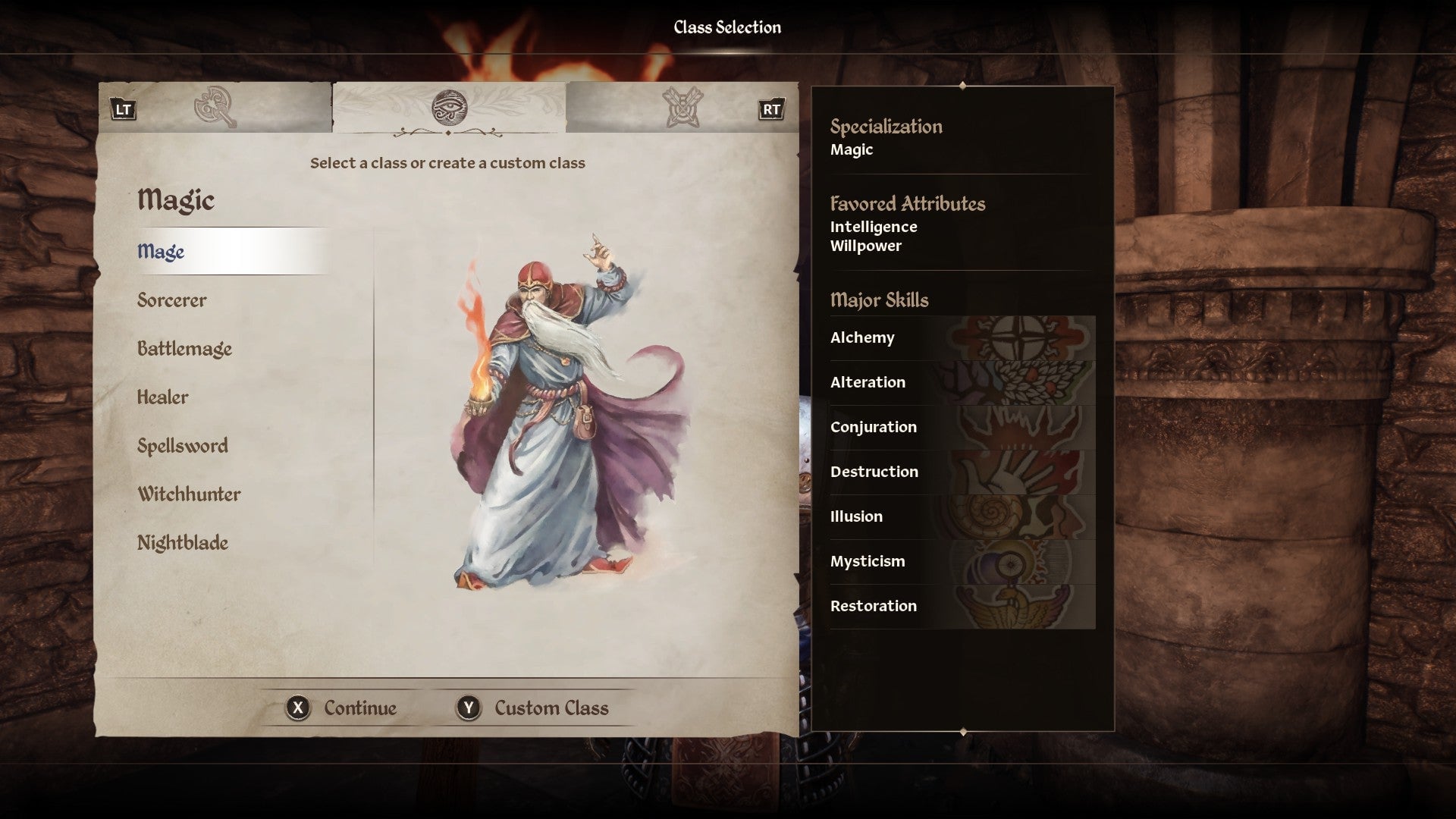The height and width of the screenshot is (819, 1456).
Task: Pick the Nightblade class option
Action: click(x=182, y=542)
